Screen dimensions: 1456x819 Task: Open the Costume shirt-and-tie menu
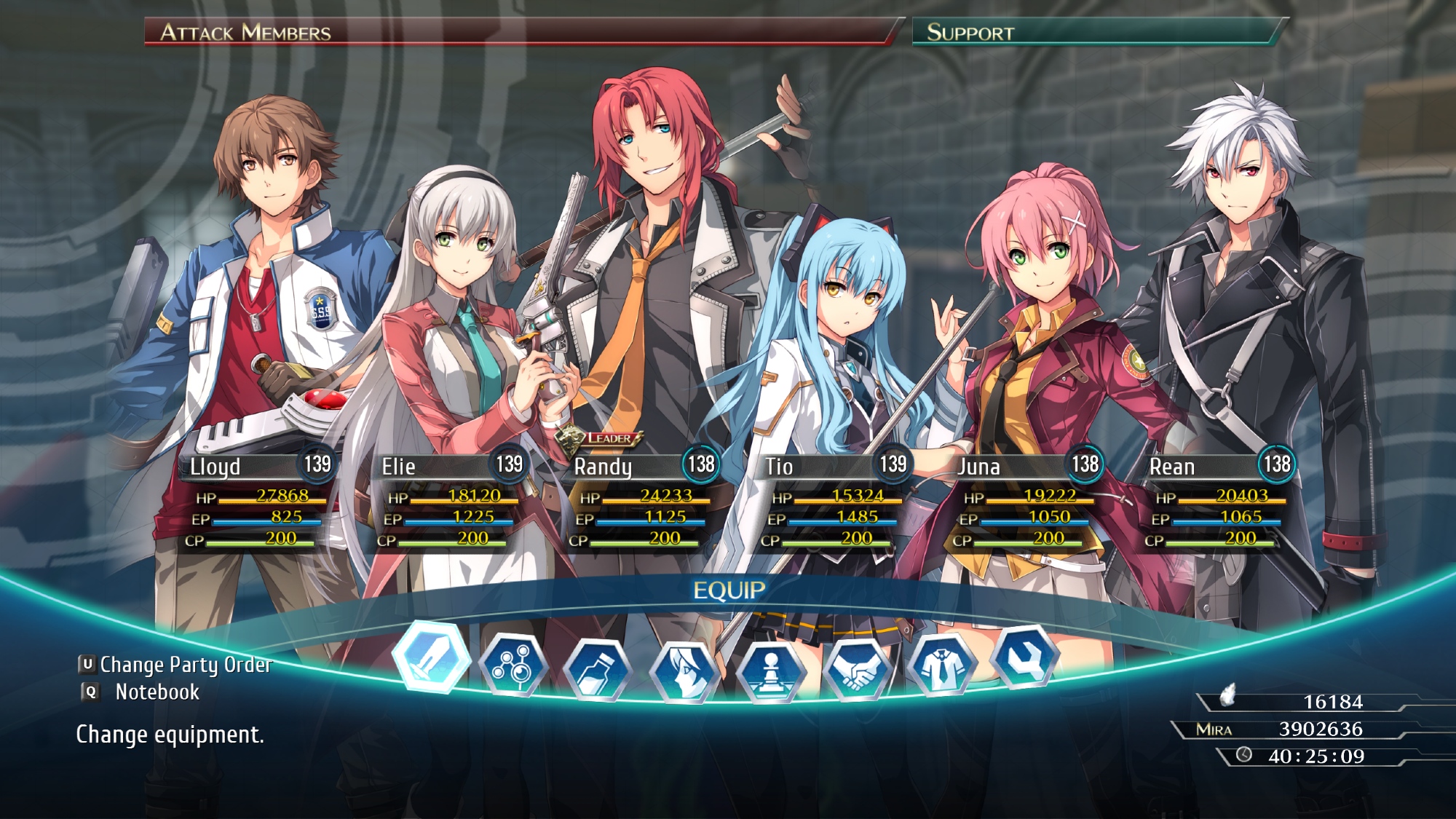(942, 665)
